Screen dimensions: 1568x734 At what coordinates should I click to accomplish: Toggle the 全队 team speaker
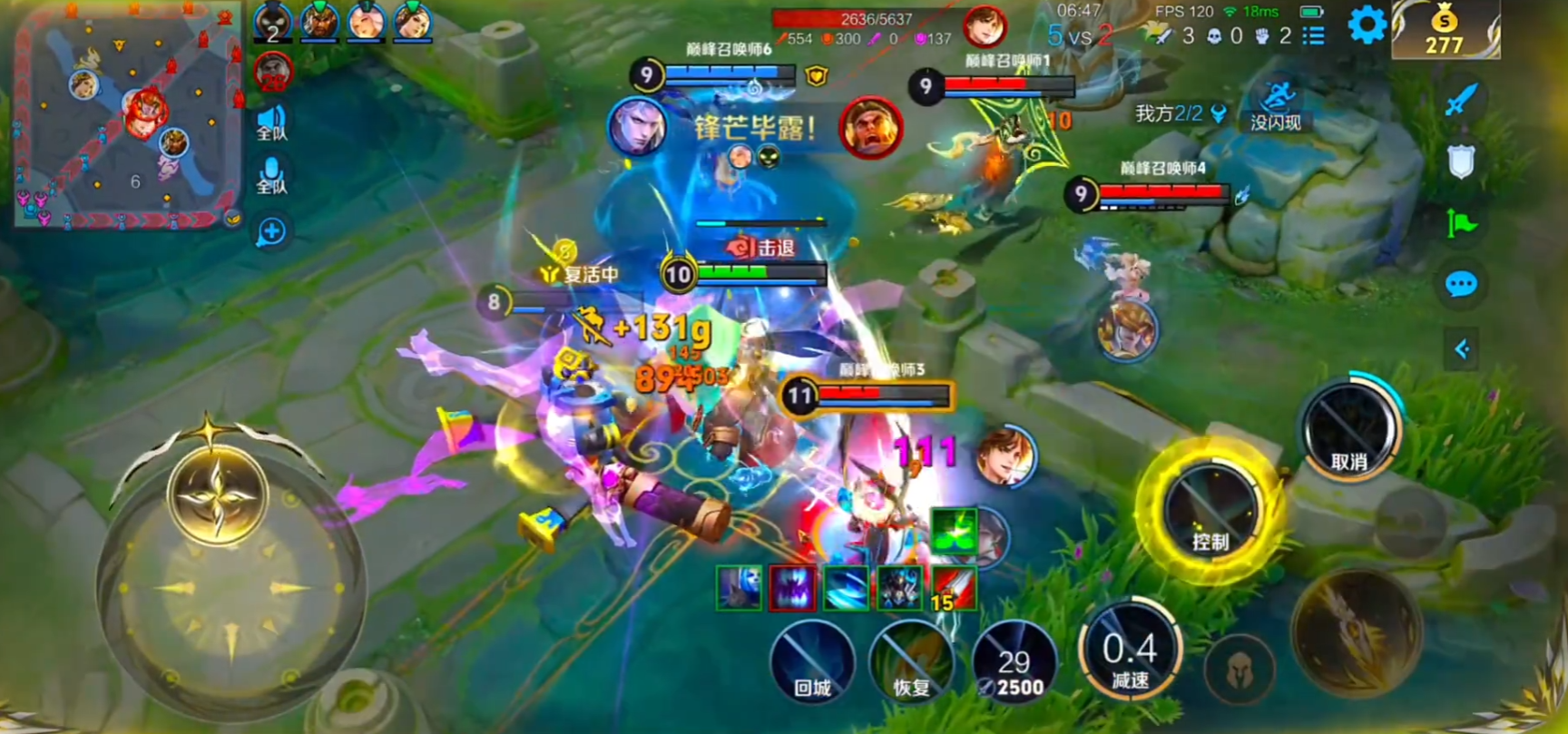click(x=271, y=123)
